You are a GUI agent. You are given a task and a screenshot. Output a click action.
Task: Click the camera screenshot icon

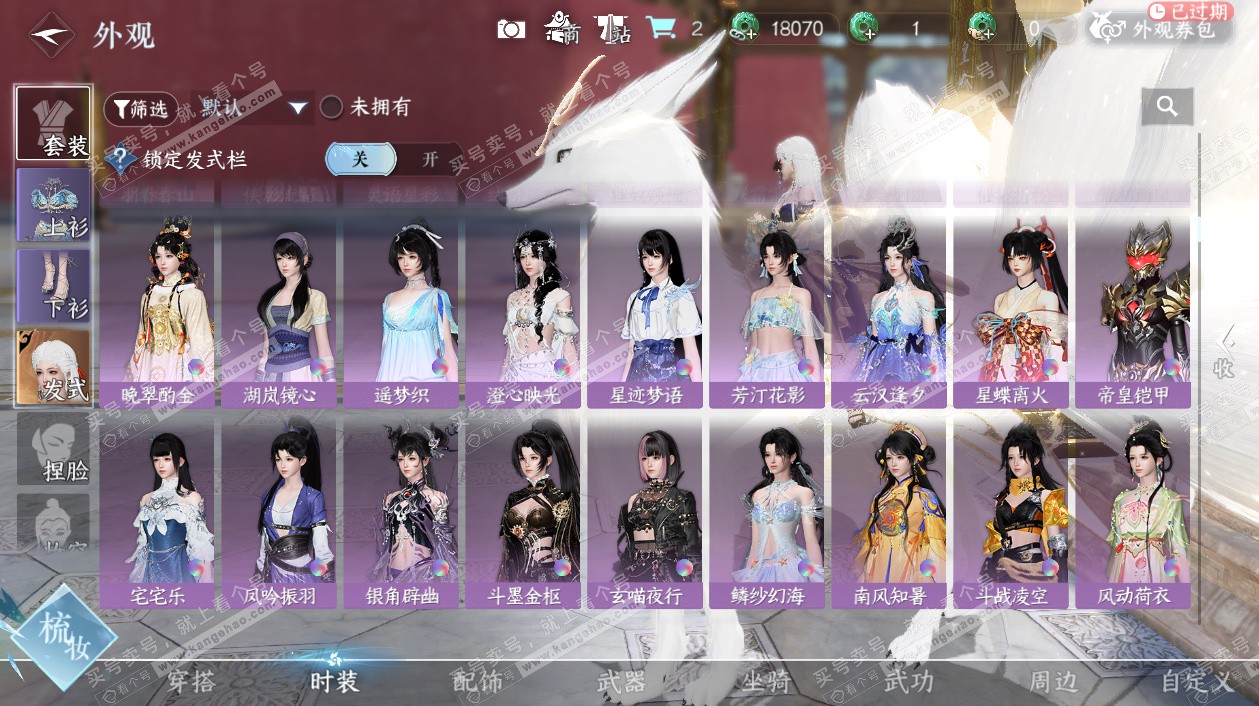coord(511,28)
